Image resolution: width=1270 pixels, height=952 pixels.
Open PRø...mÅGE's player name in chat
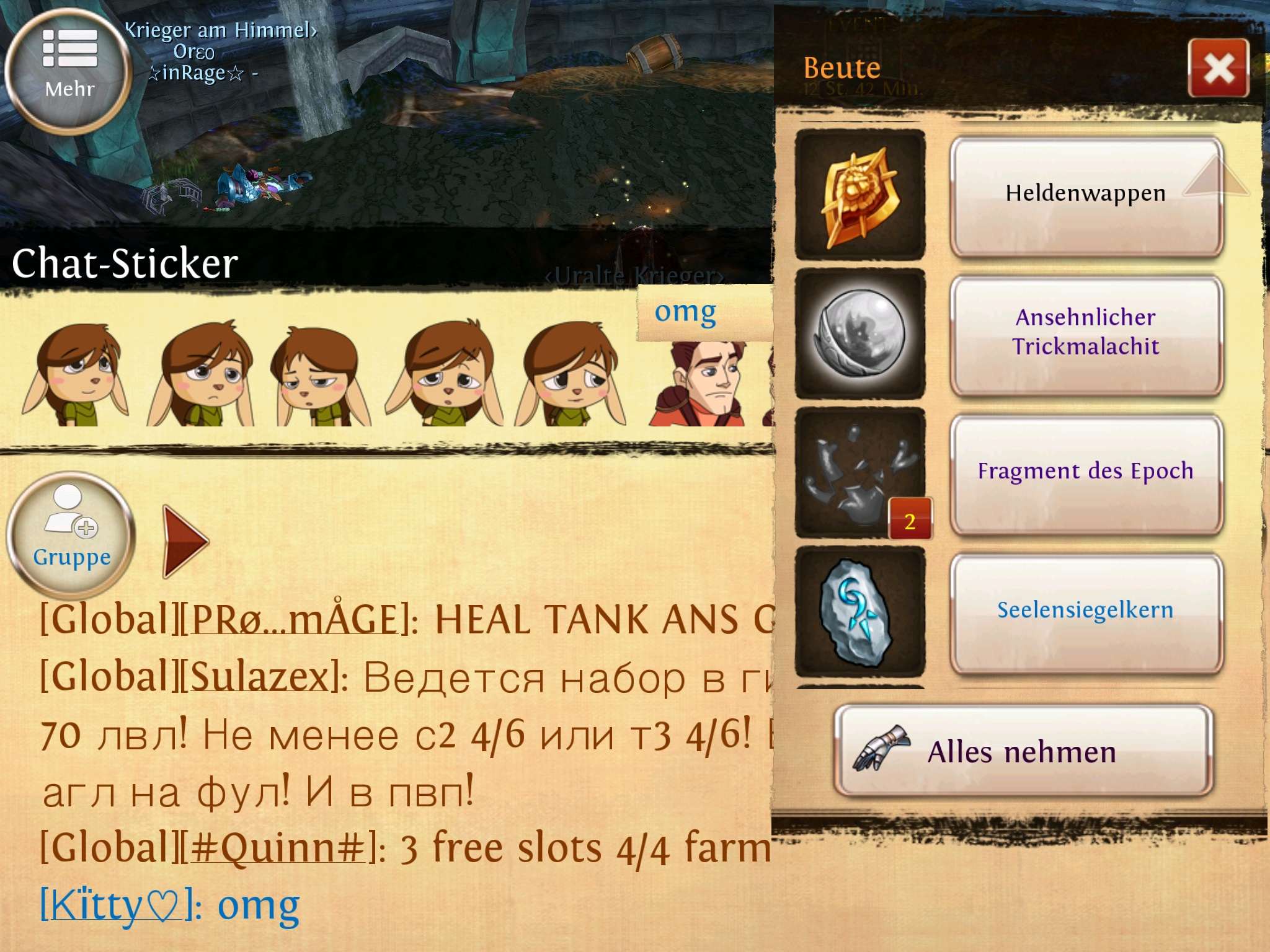294,620
